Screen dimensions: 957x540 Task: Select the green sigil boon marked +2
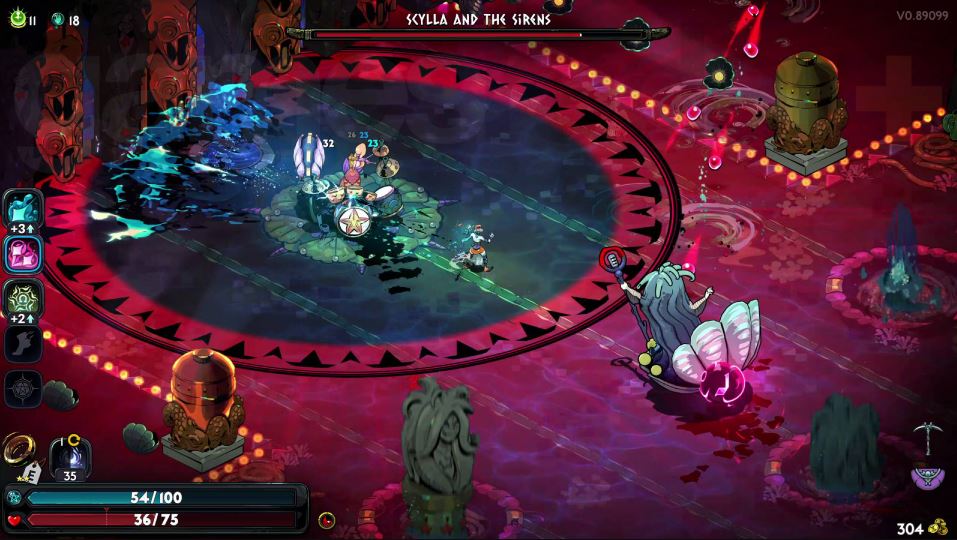(x=23, y=298)
